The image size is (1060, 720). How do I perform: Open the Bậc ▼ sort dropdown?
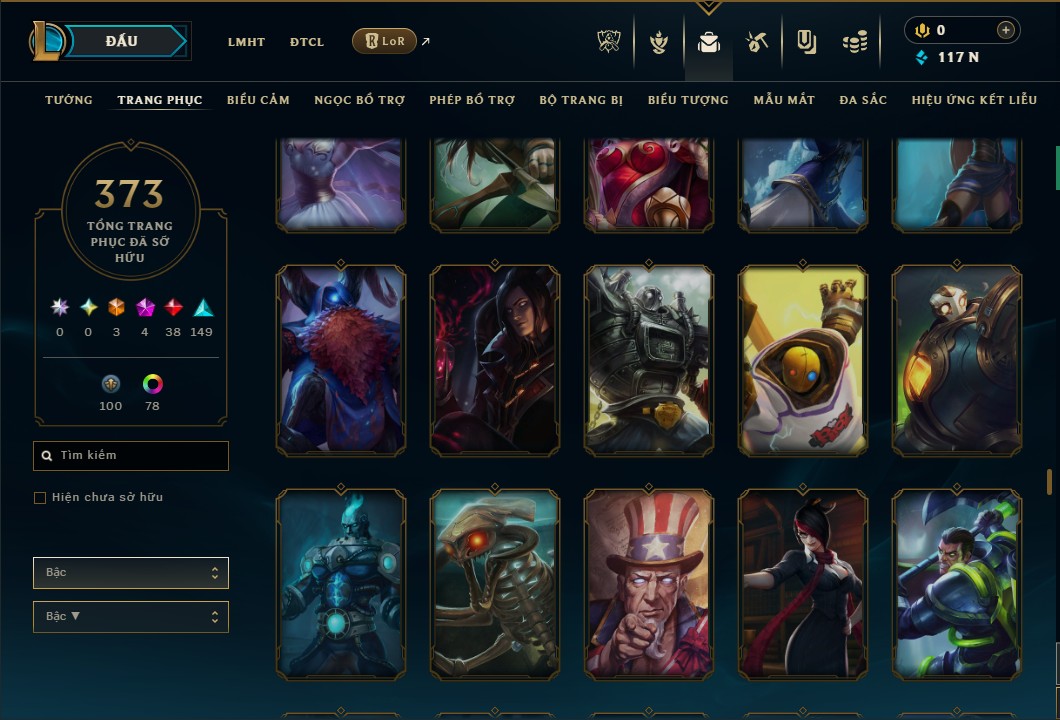tap(131, 617)
